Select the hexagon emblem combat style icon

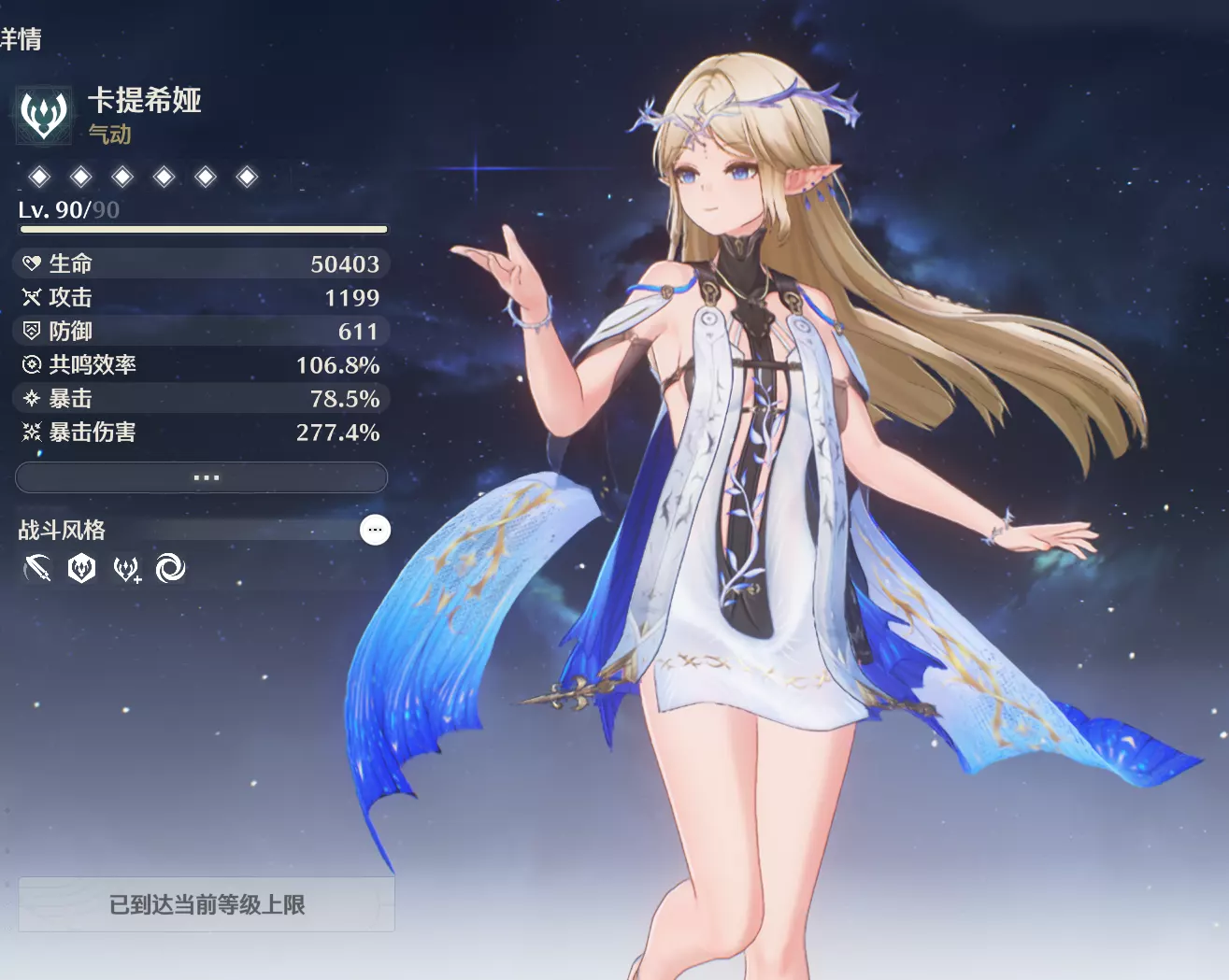[82, 568]
